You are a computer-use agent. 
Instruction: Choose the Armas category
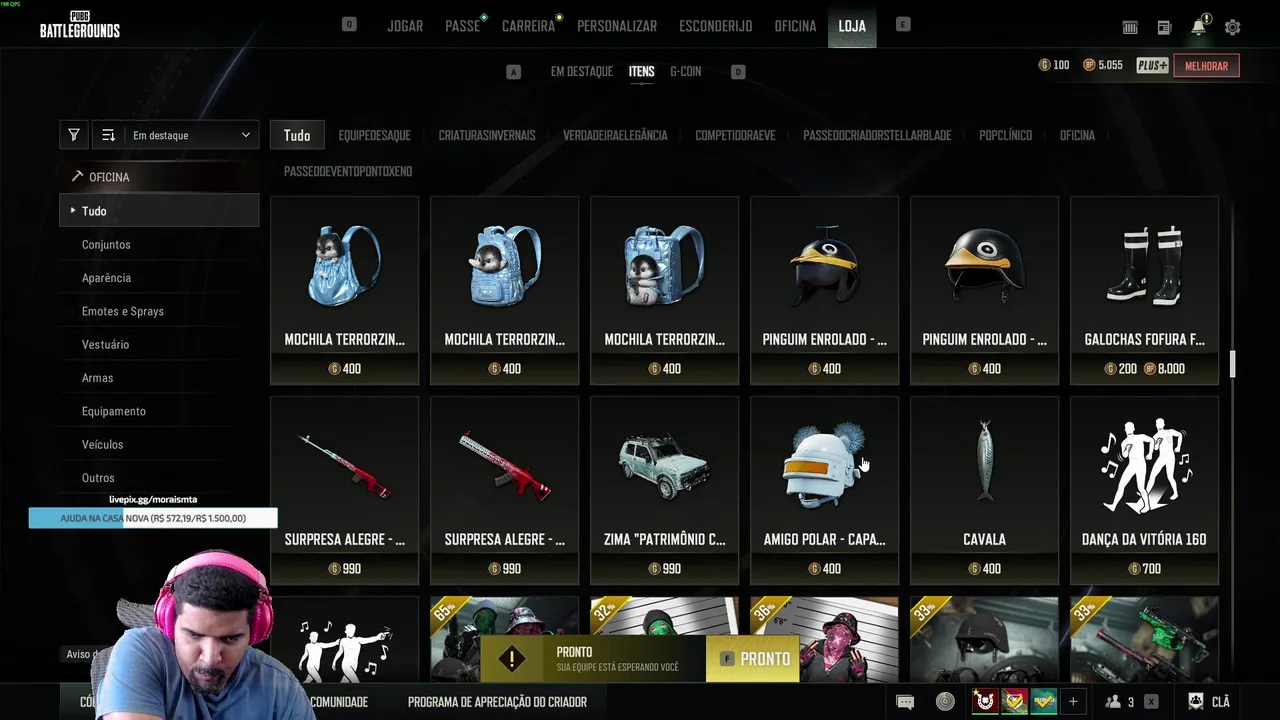click(97, 378)
